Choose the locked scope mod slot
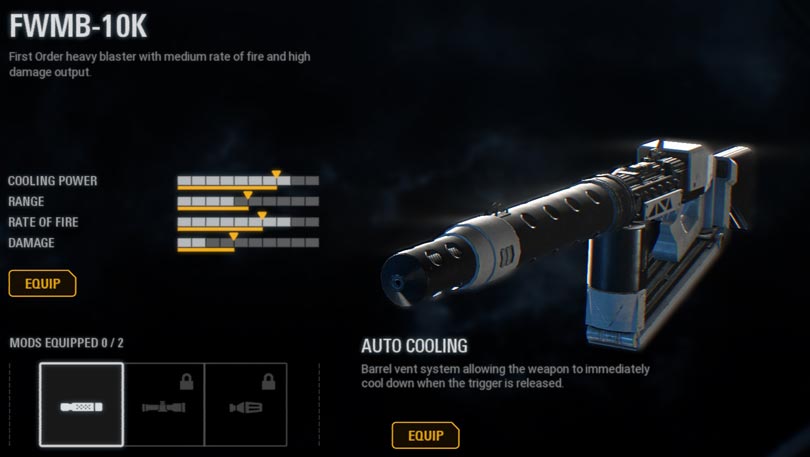The width and height of the screenshot is (810, 457). coord(164,404)
